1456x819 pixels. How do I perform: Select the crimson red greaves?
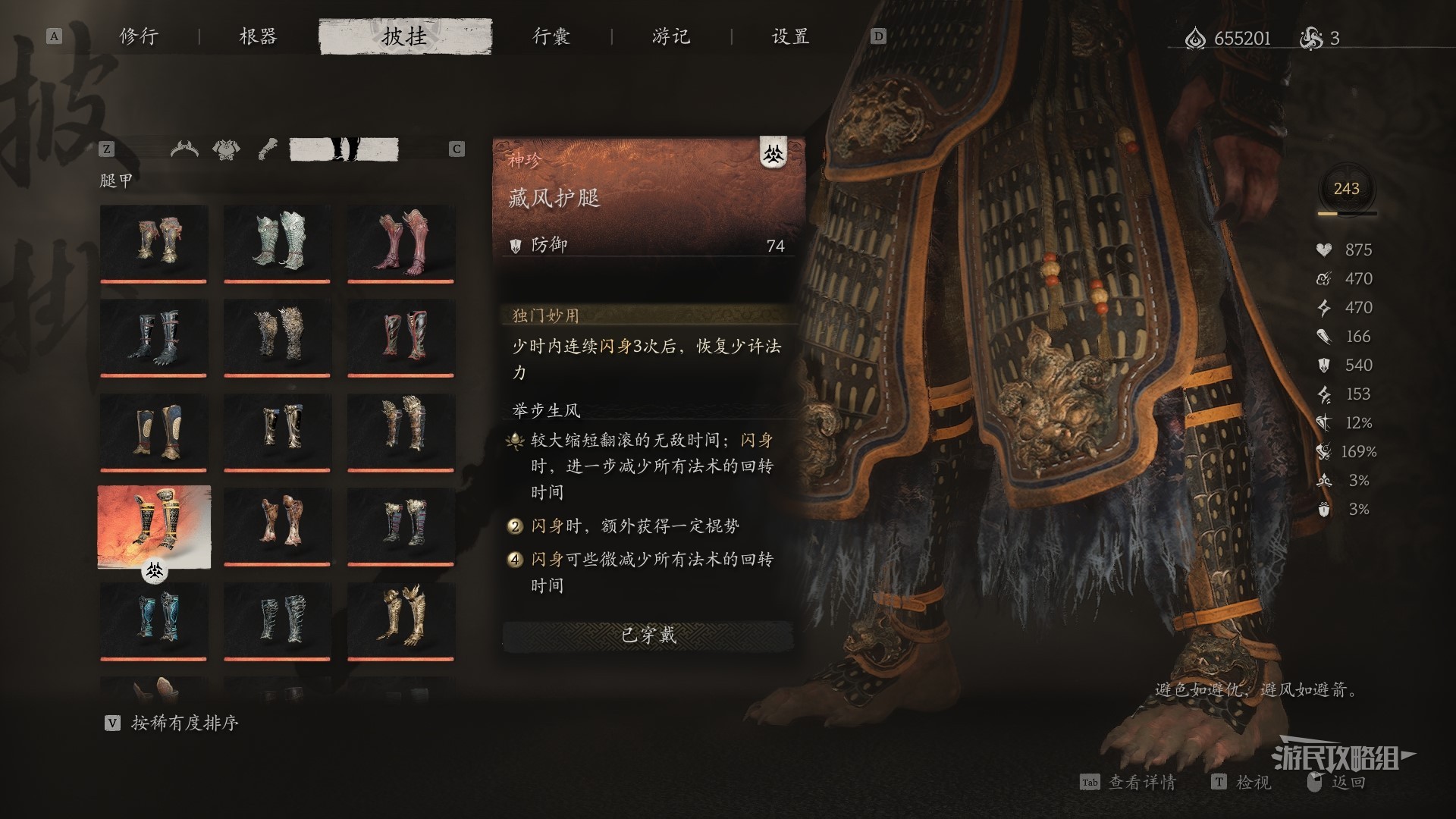coord(401,242)
